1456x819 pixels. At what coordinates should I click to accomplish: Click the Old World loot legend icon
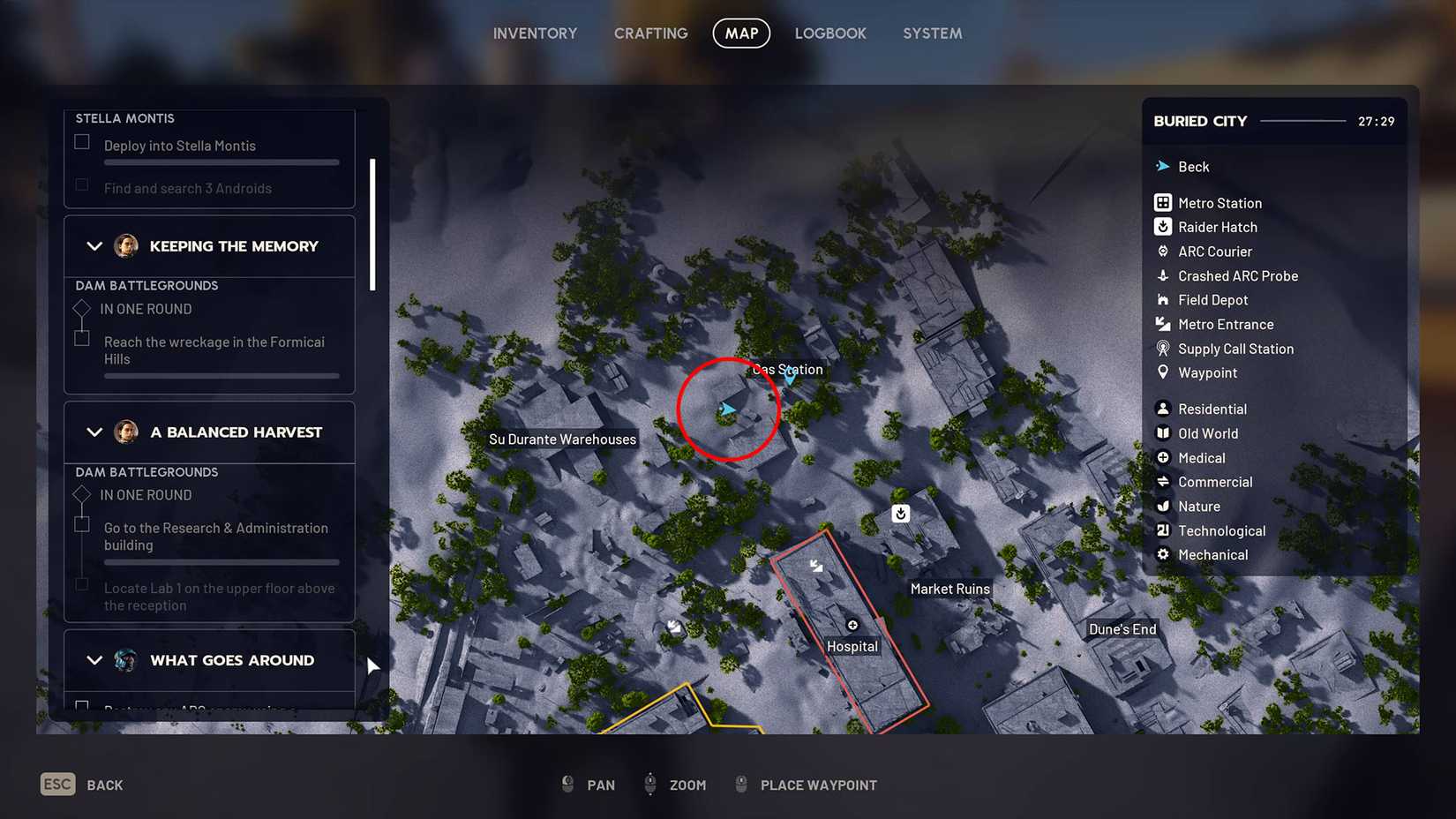pos(1163,433)
